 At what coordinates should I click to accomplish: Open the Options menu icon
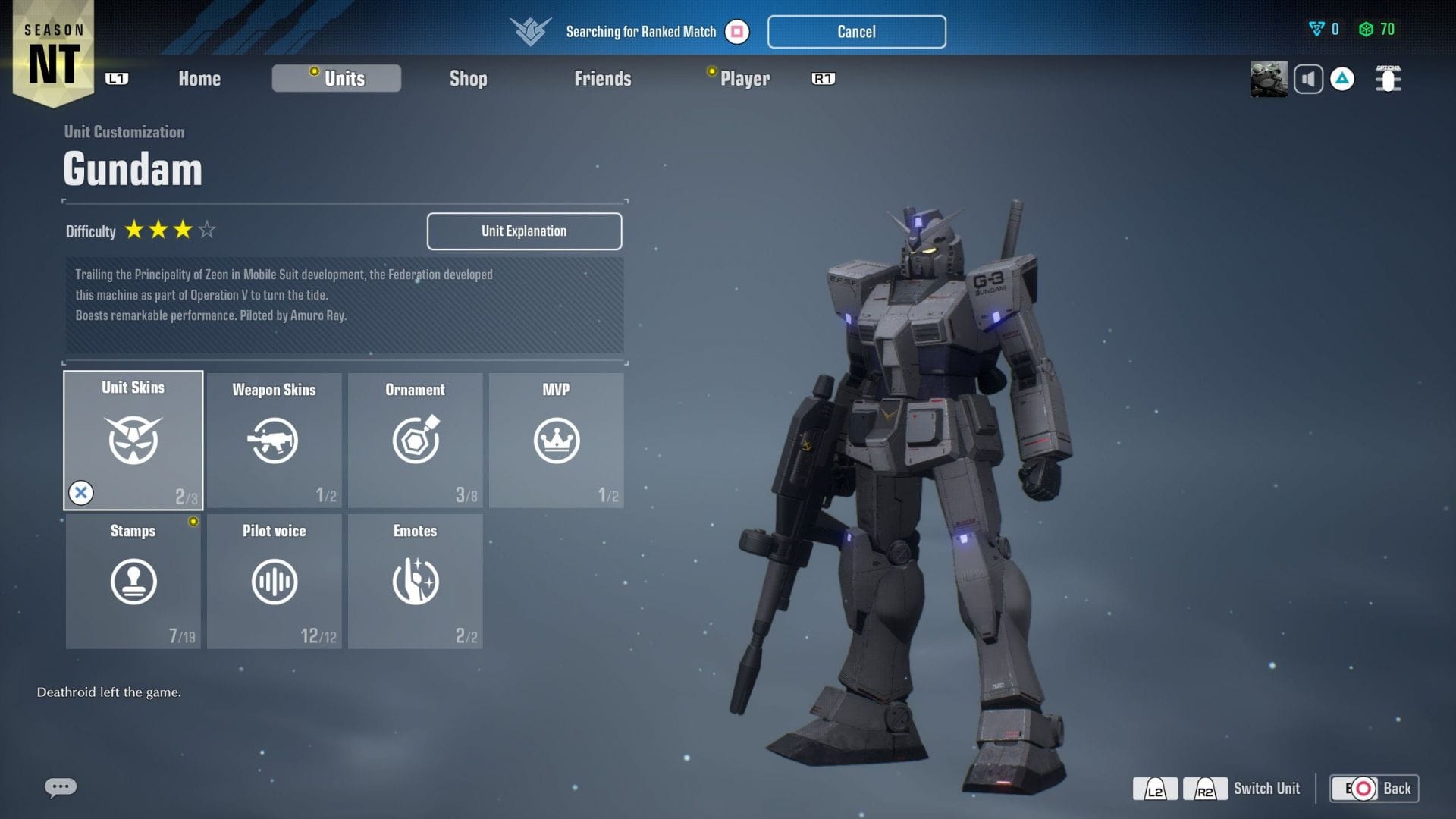(x=1387, y=79)
